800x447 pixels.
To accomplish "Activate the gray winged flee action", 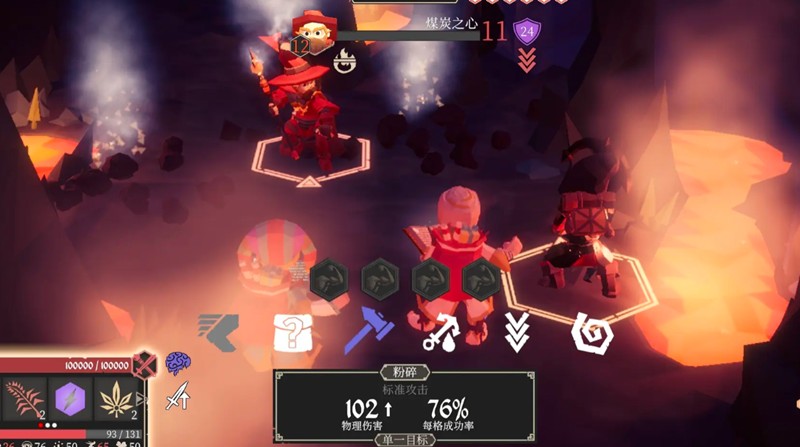I will click(x=218, y=332).
